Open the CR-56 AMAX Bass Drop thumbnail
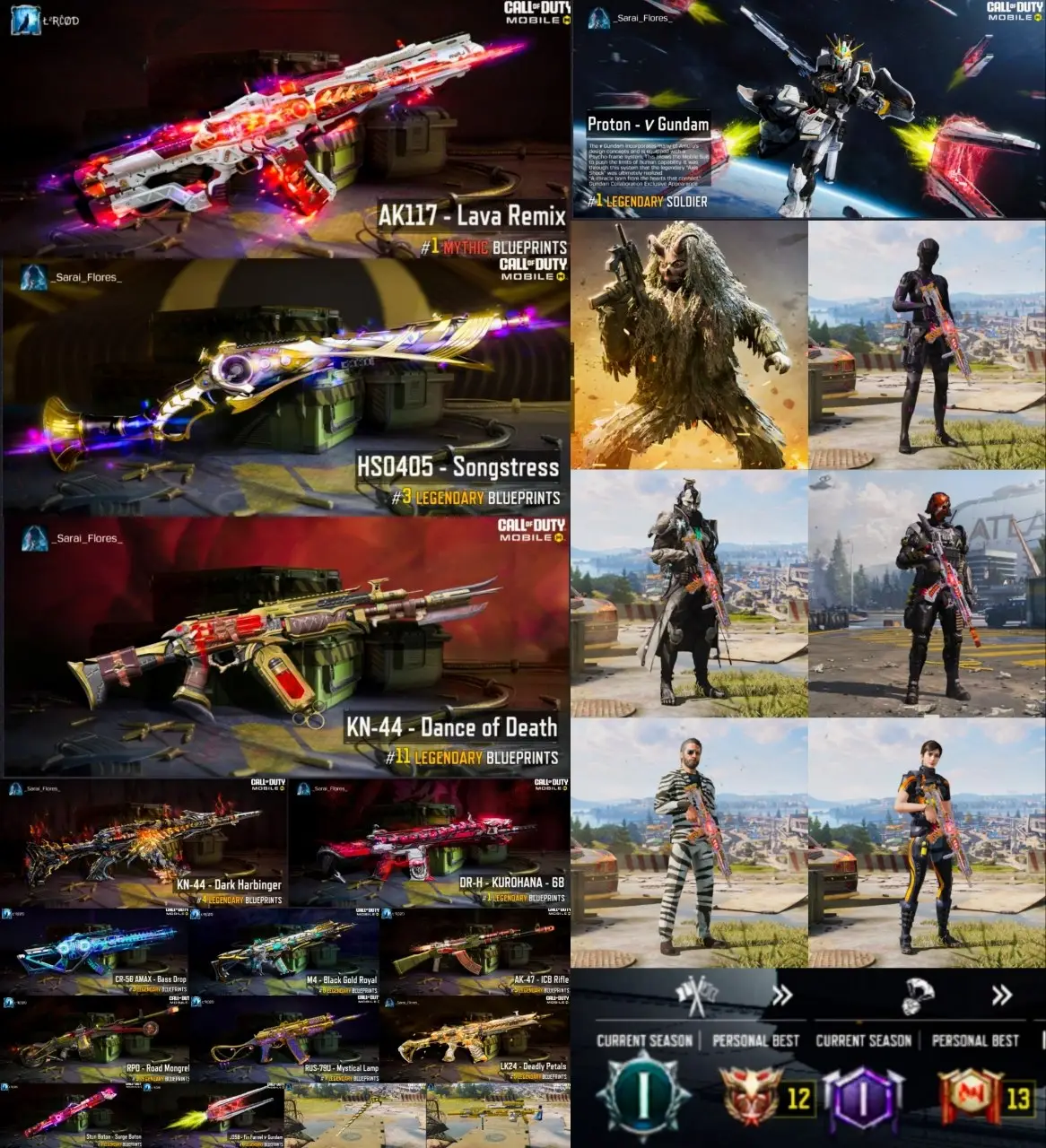This screenshot has width=1046, height=1148. click(x=94, y=952)
